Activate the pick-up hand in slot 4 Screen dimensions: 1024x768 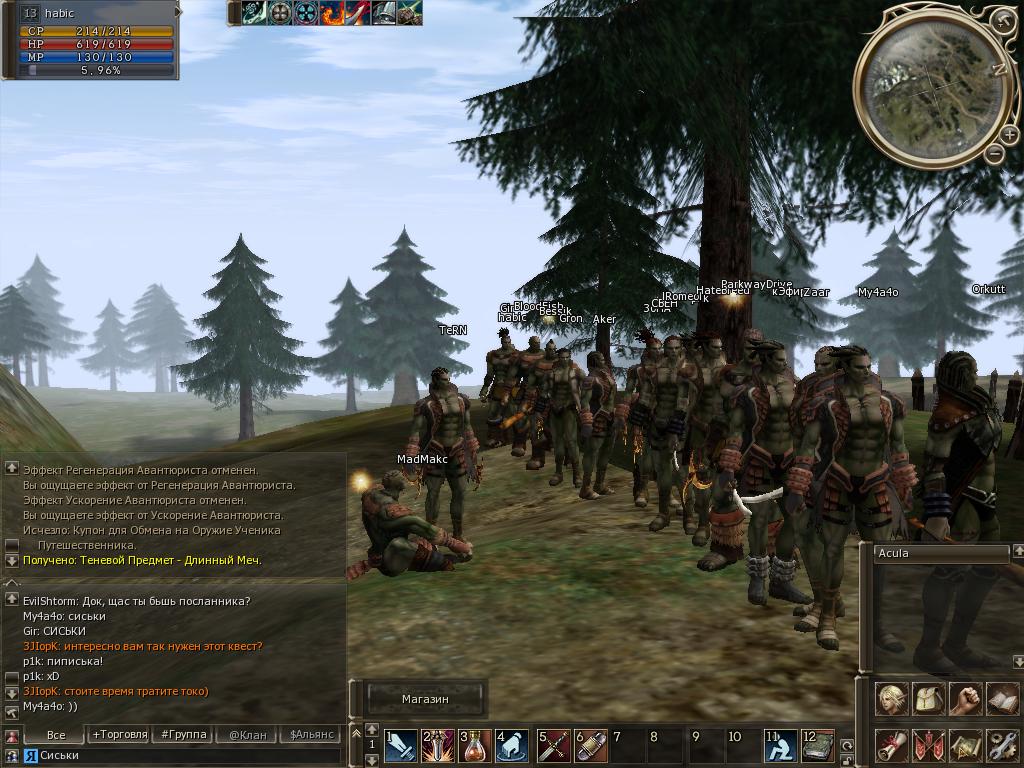coord(512,746)
